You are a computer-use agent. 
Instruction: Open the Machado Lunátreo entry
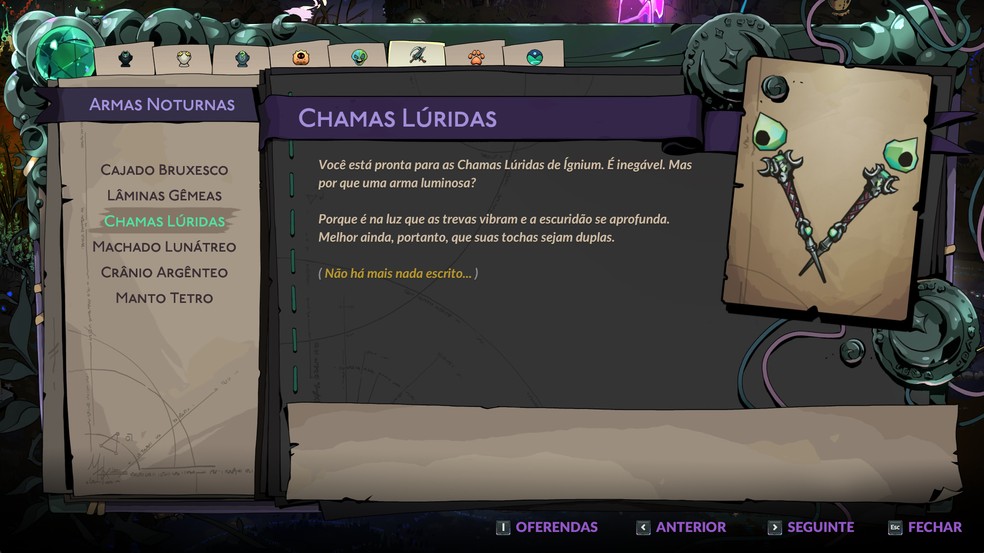coord(164,247)
